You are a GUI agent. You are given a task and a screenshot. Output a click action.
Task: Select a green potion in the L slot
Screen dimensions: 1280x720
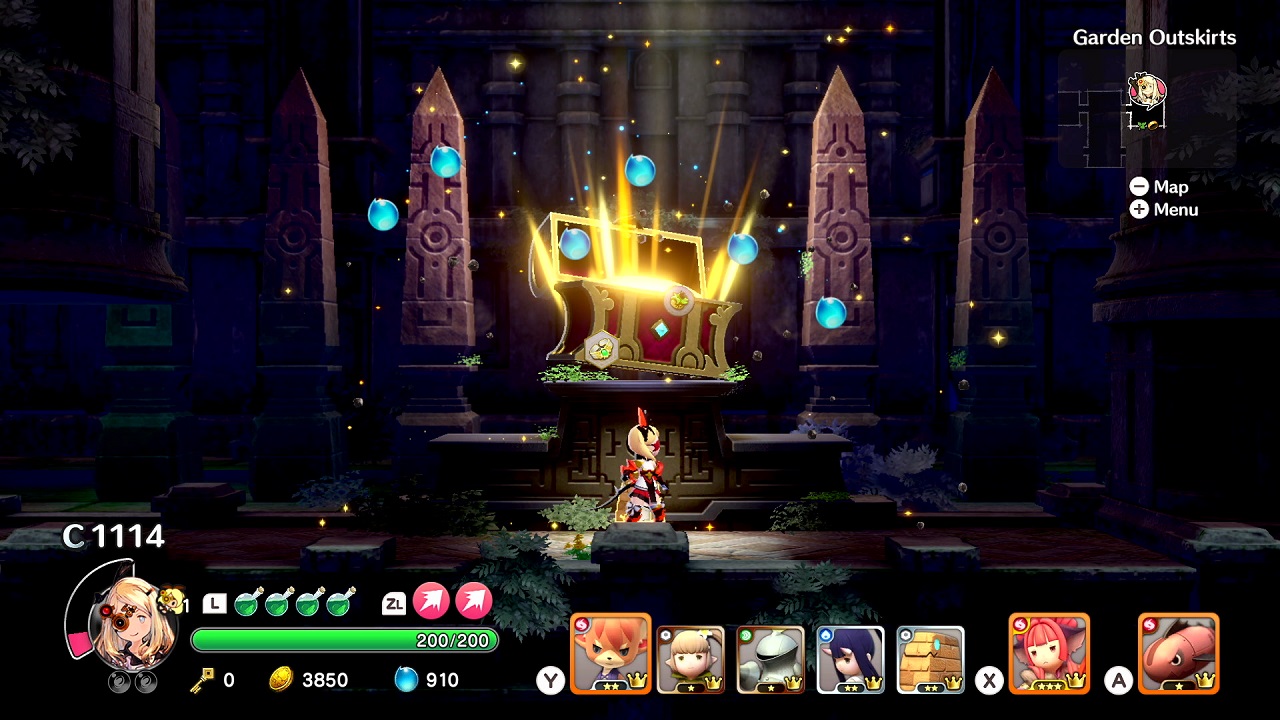click(246, 601)
